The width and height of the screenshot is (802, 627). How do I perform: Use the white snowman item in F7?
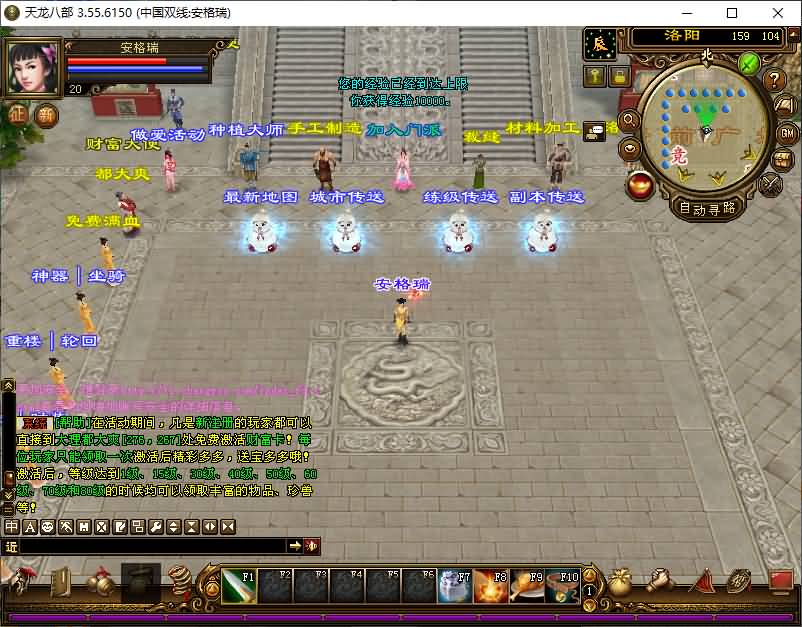[454, 586]
